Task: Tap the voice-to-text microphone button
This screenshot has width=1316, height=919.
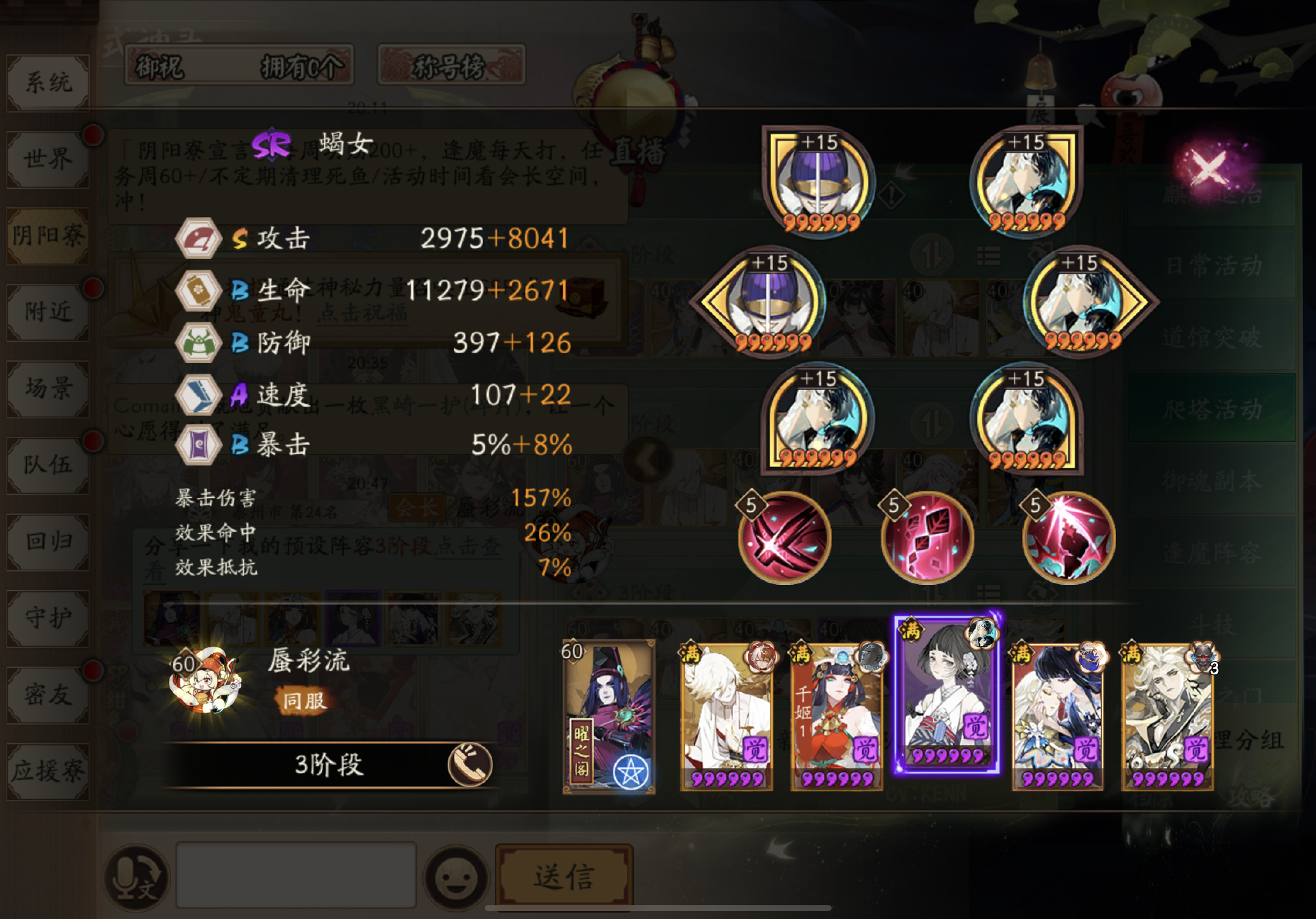Action: point(136,878)
